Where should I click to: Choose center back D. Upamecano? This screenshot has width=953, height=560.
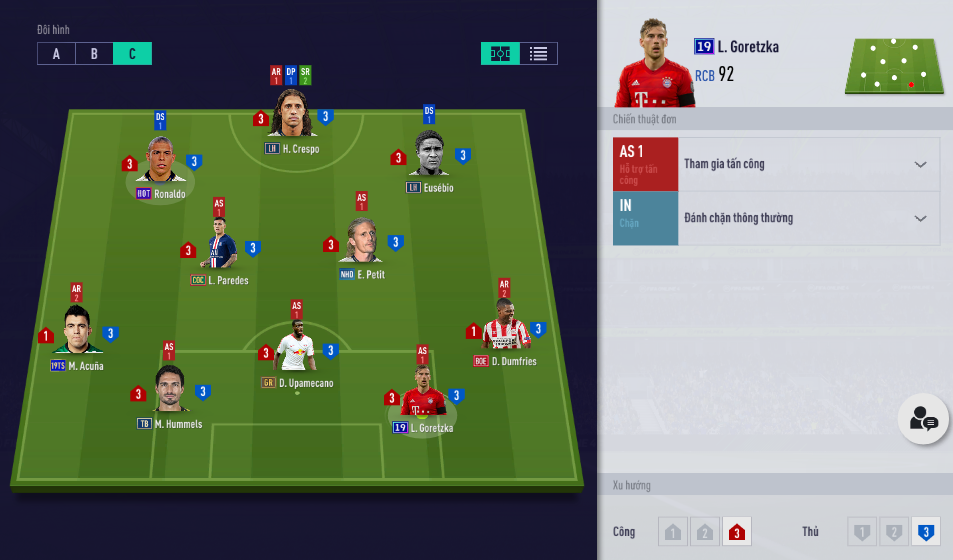(297, 350)
